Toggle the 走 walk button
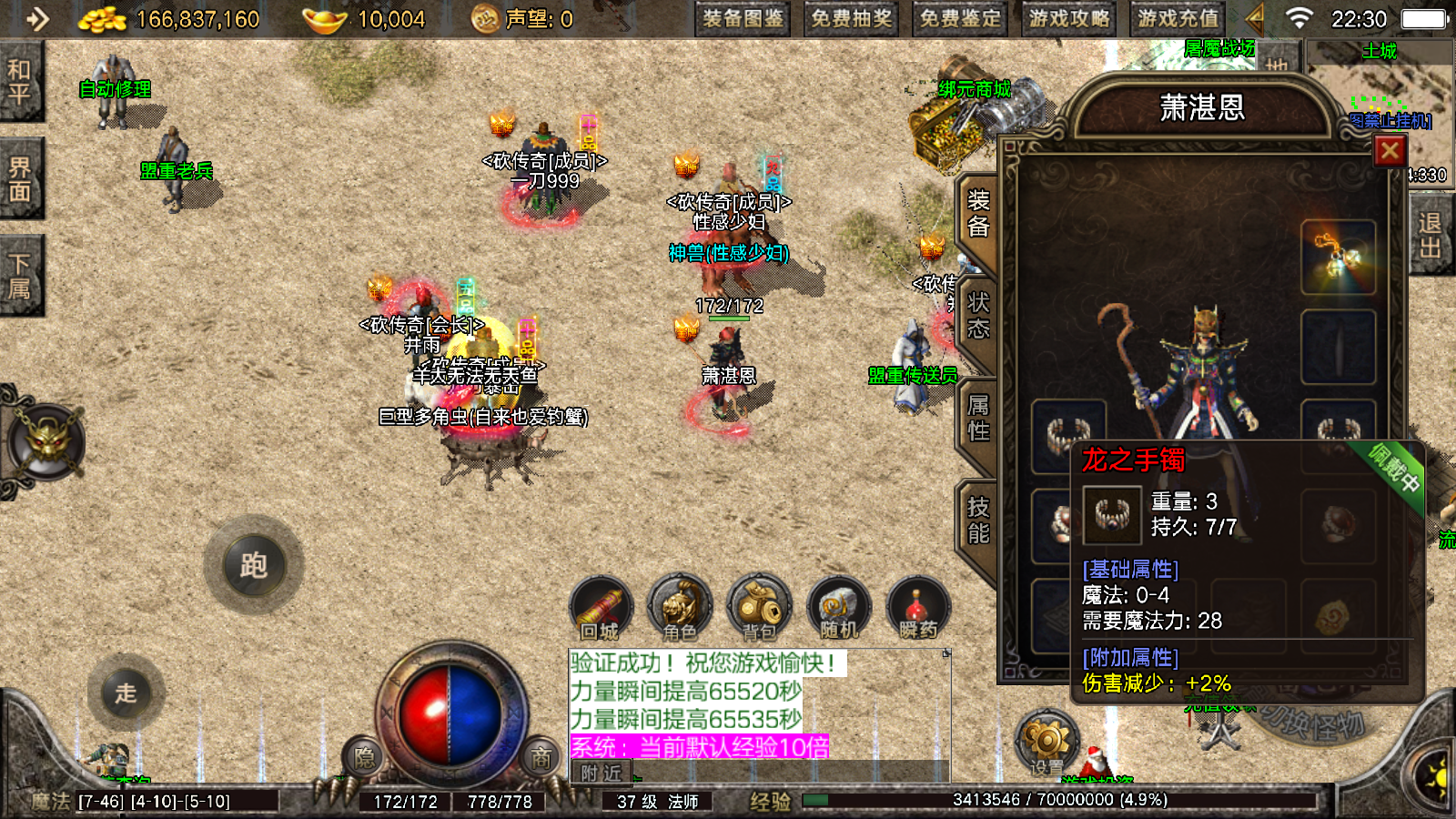 click(126, 693)
